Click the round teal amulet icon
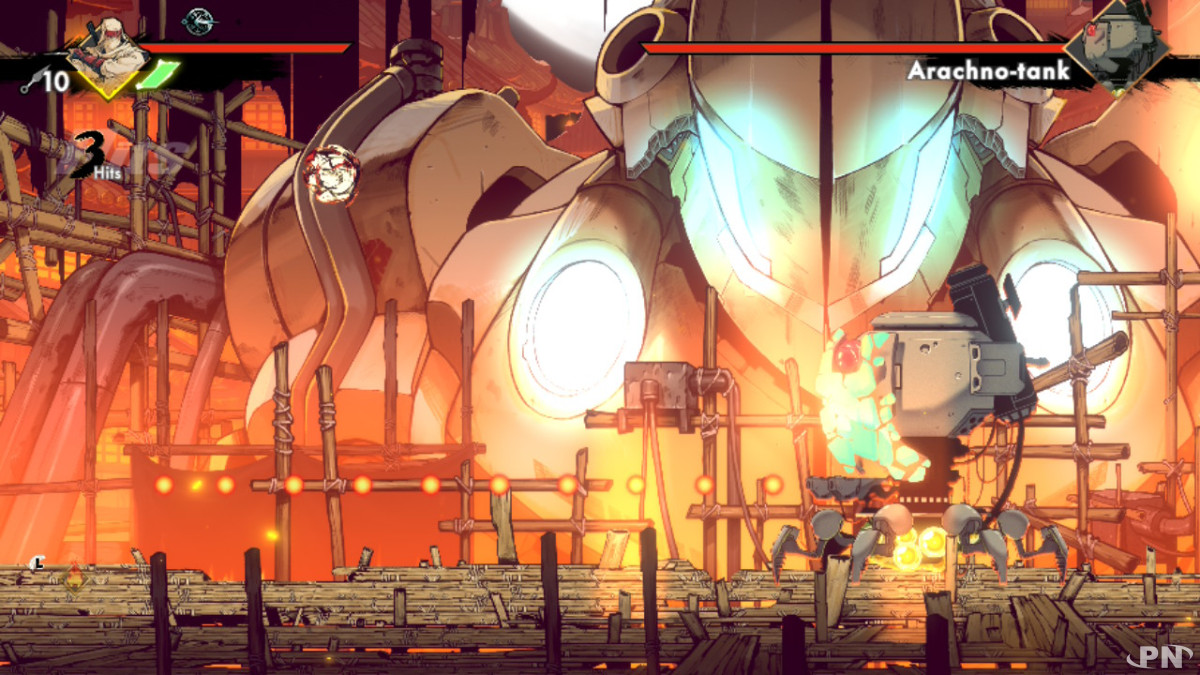The image size is (1200, 675). (197, 19)
